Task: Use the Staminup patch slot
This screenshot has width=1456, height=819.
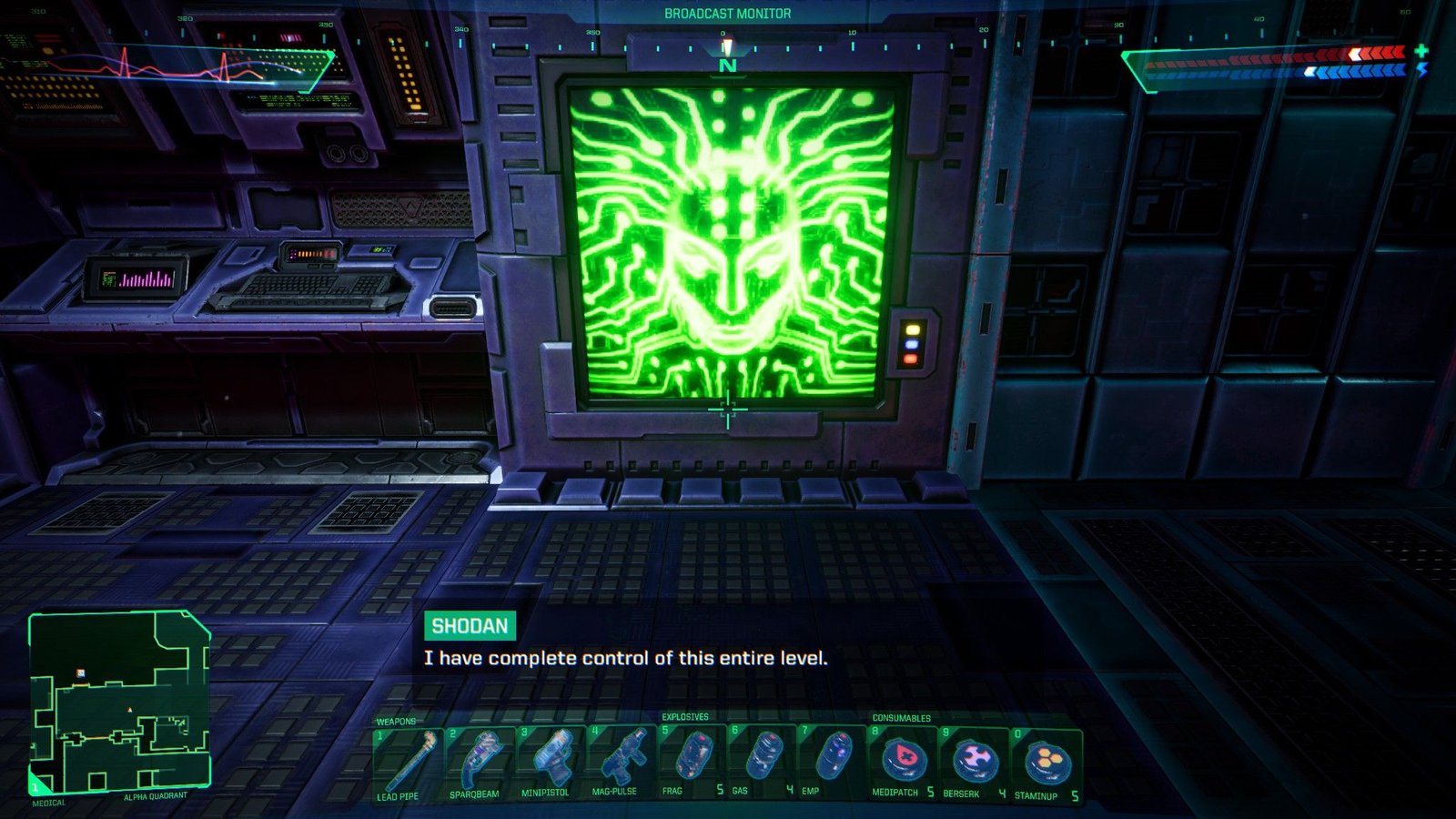Action: 1046,763
